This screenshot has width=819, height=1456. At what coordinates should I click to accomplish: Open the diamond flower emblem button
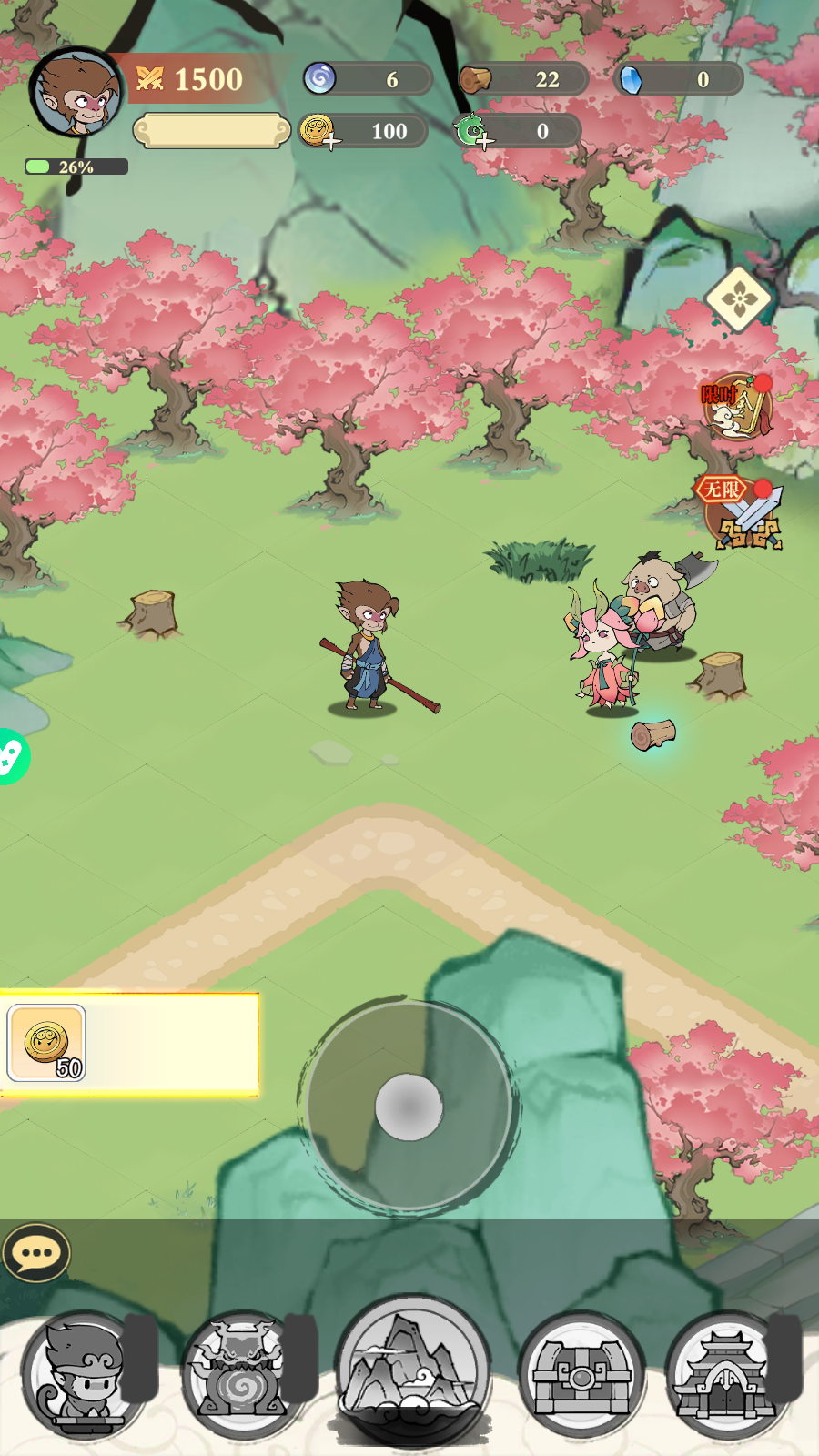click(x=738, y=298)
